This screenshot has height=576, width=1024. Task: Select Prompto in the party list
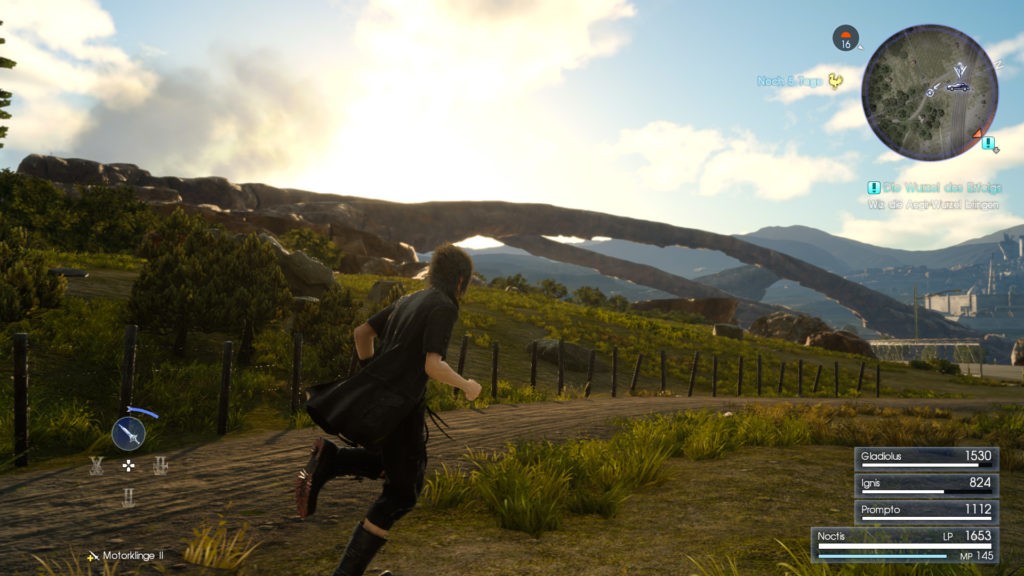(926, 511)
